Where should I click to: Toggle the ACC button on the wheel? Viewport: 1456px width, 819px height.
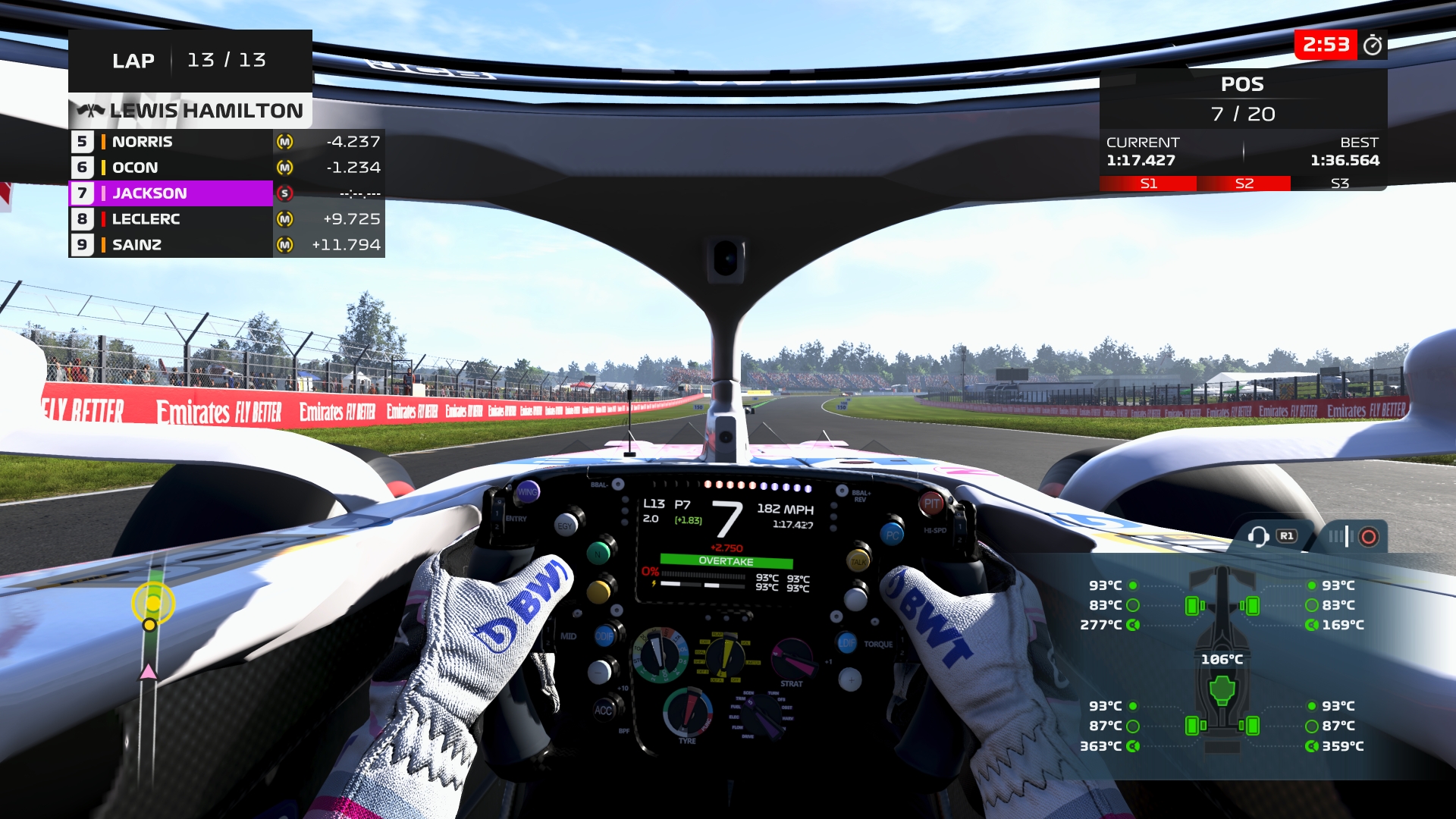[x=604, y=710]
